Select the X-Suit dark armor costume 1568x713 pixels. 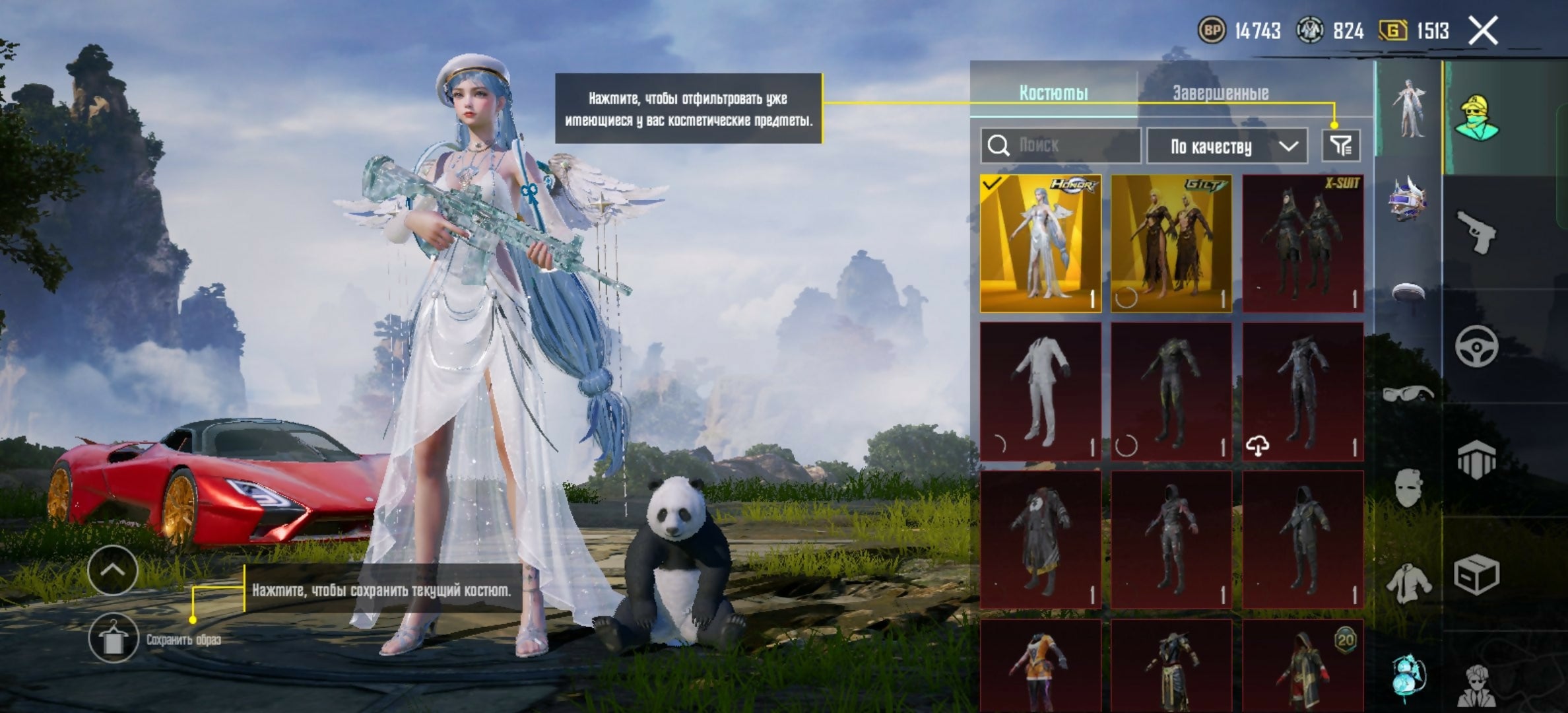[x=1303, y=243]
